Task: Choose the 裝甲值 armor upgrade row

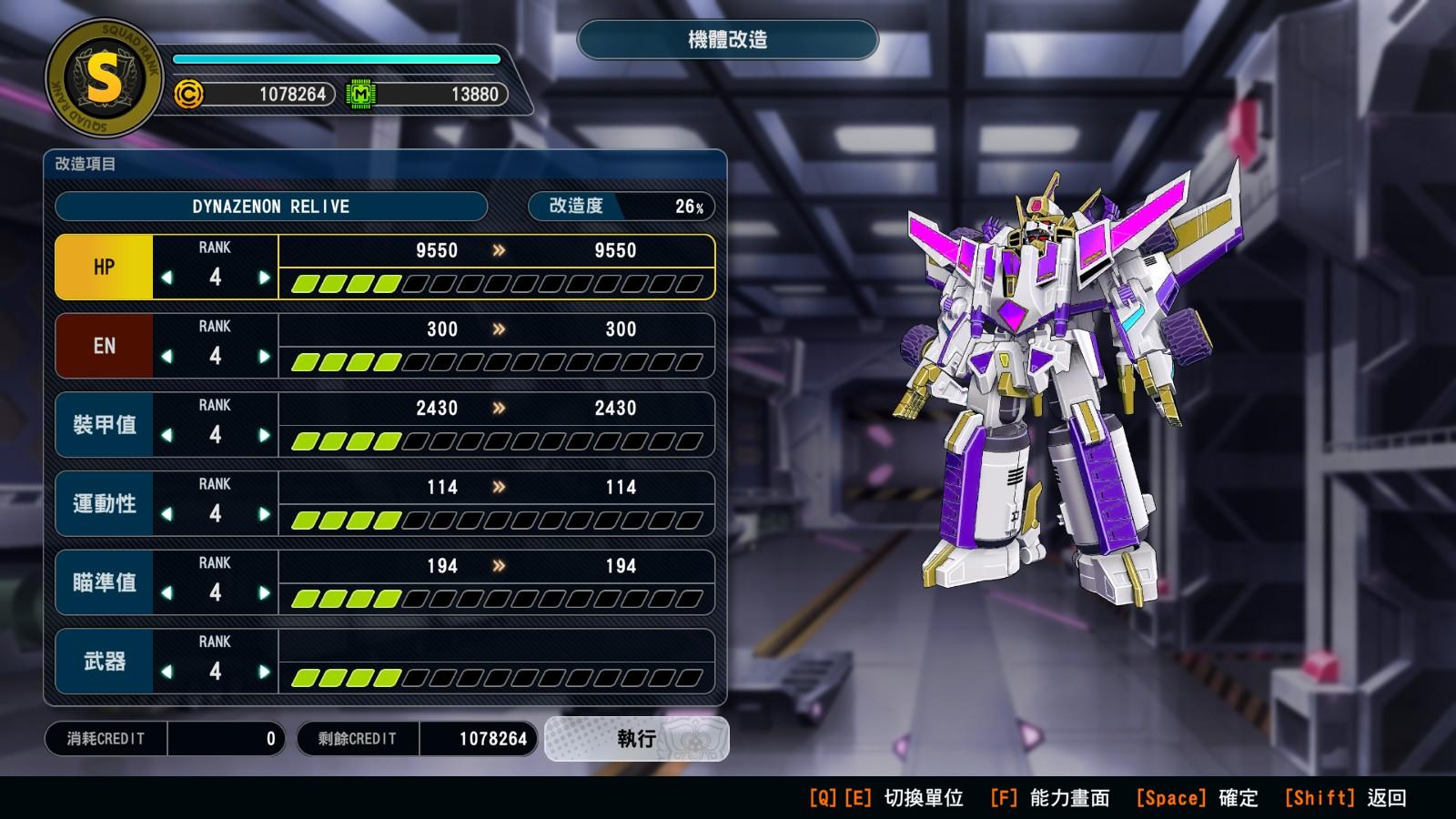Action: click(x=104, y=425)
